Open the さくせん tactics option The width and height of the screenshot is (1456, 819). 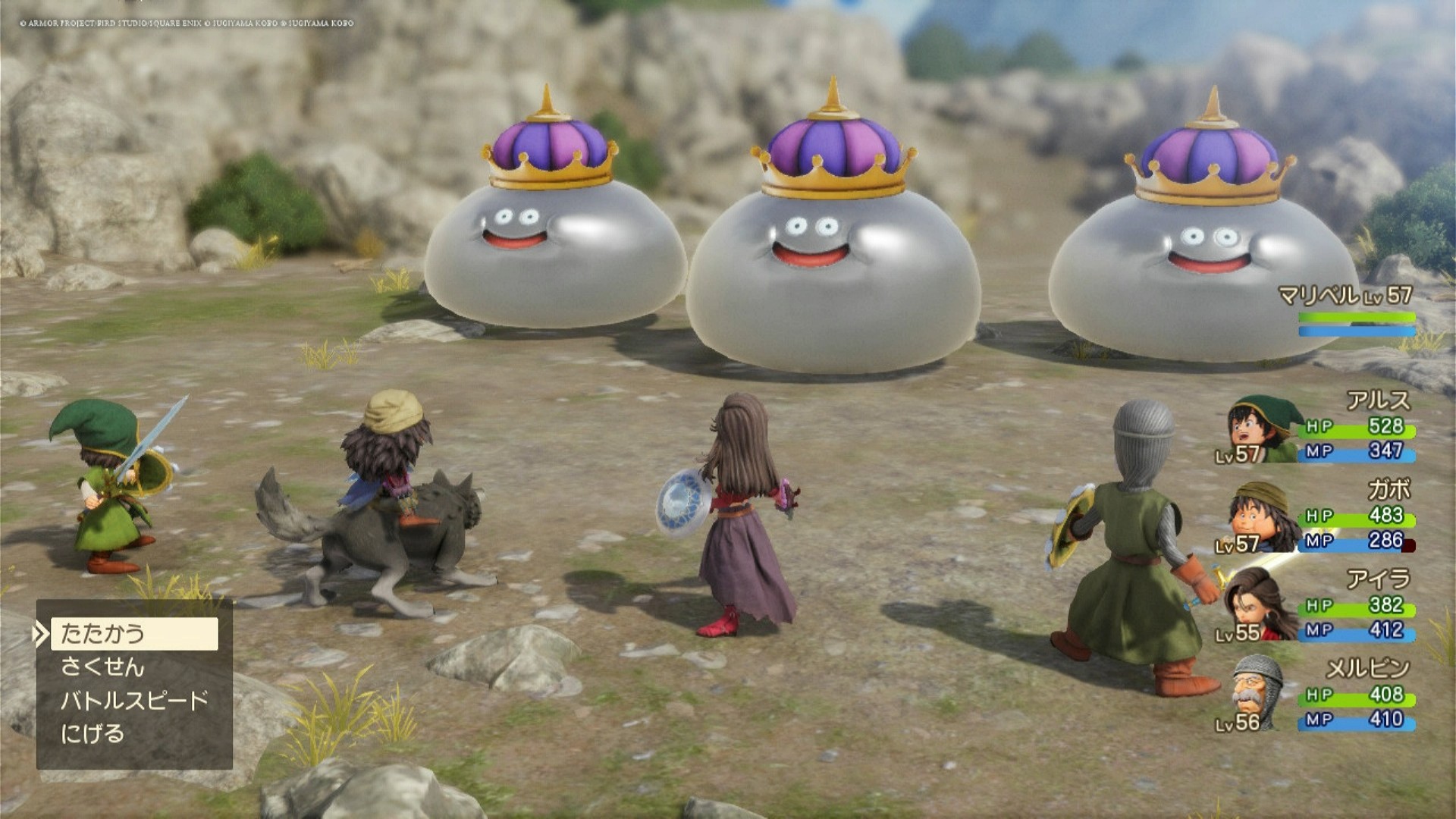(x=103, y=667)
